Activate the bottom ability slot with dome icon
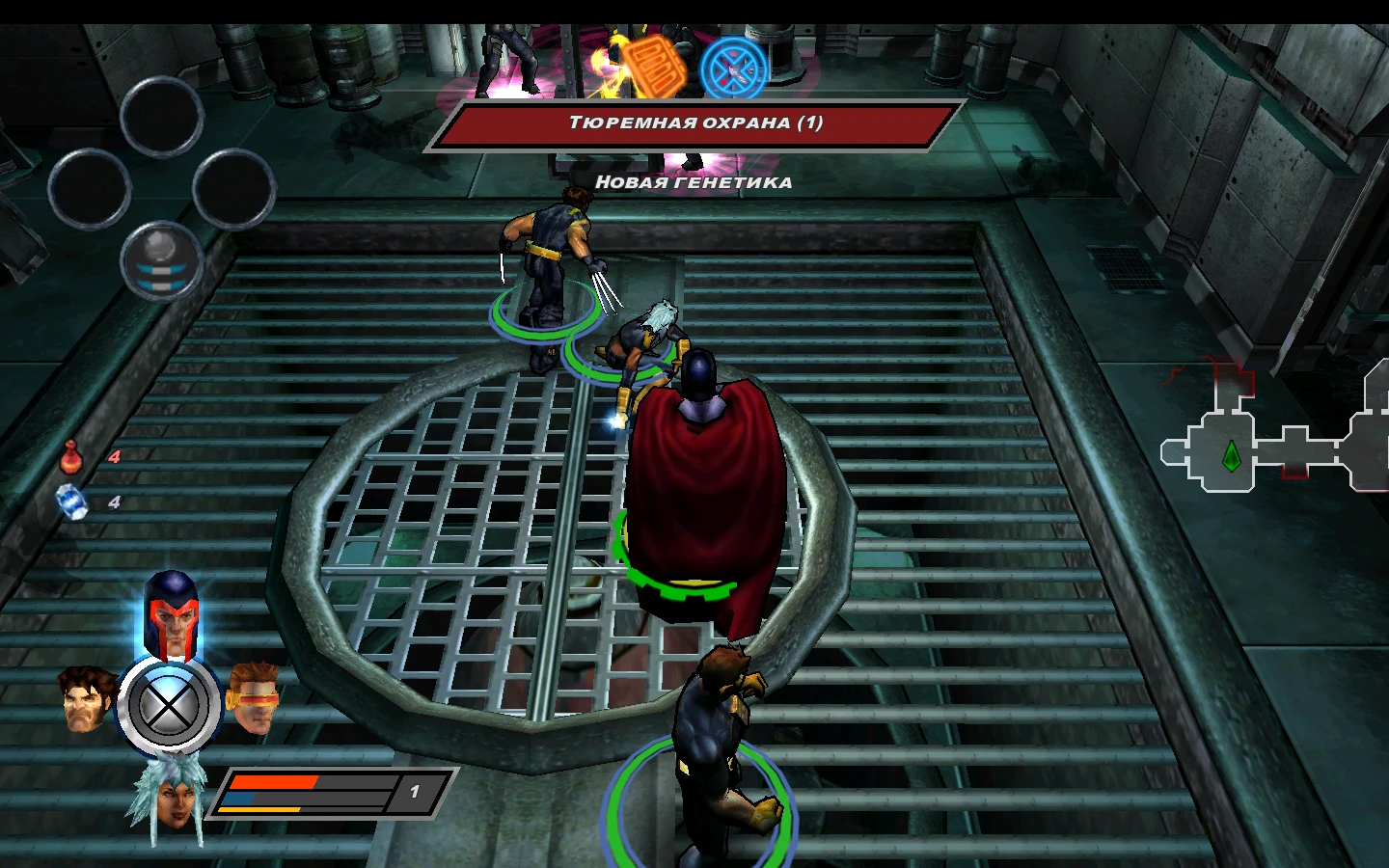This screenshot has height=868, width=1389. click(161, 261)
